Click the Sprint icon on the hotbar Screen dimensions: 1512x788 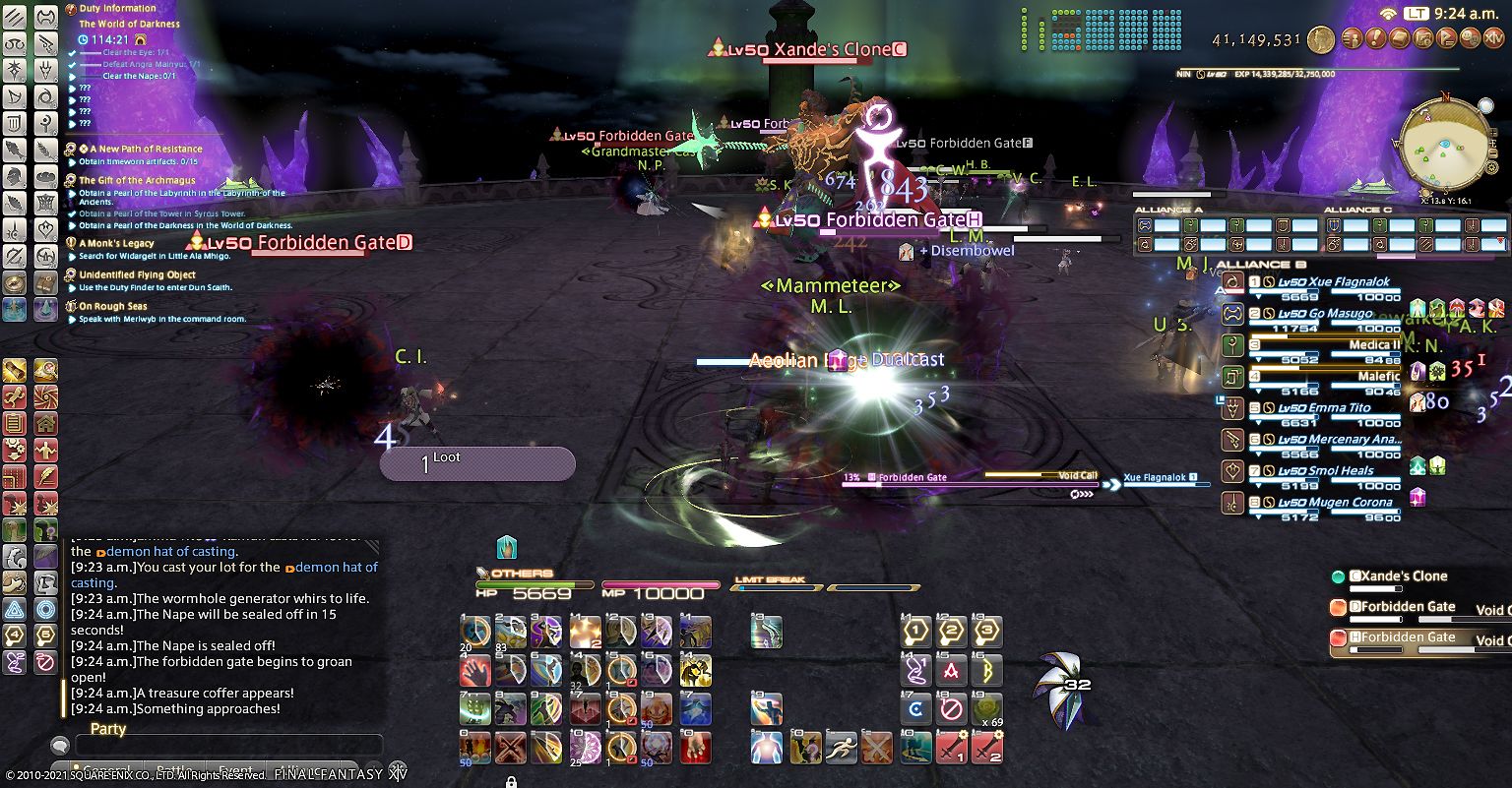pos(842,746)
